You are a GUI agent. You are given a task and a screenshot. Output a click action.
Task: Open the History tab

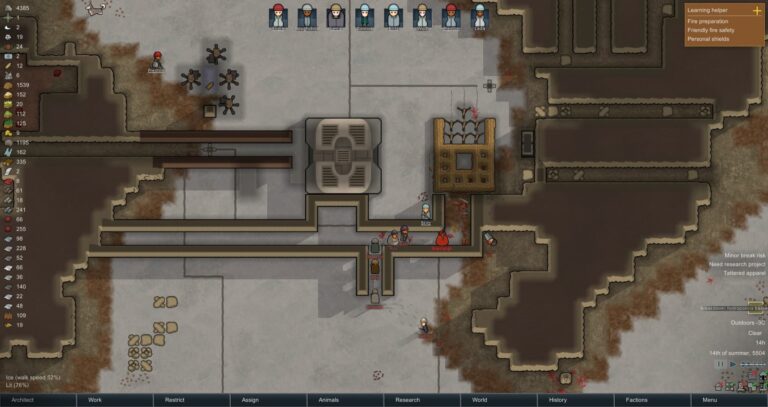click(x=558, y=400)
